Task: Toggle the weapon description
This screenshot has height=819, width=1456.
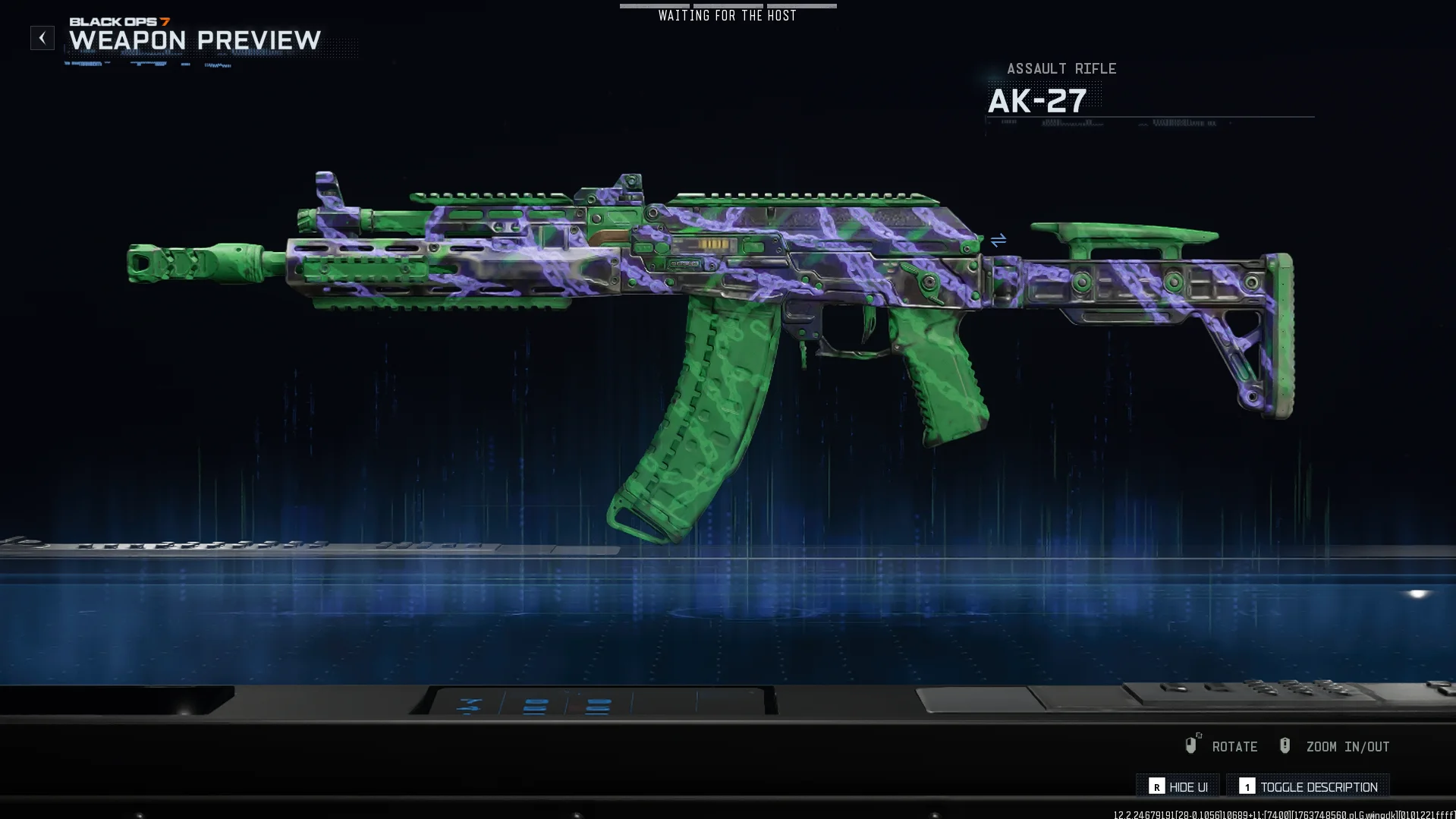Action: [x=1308, y=786]
